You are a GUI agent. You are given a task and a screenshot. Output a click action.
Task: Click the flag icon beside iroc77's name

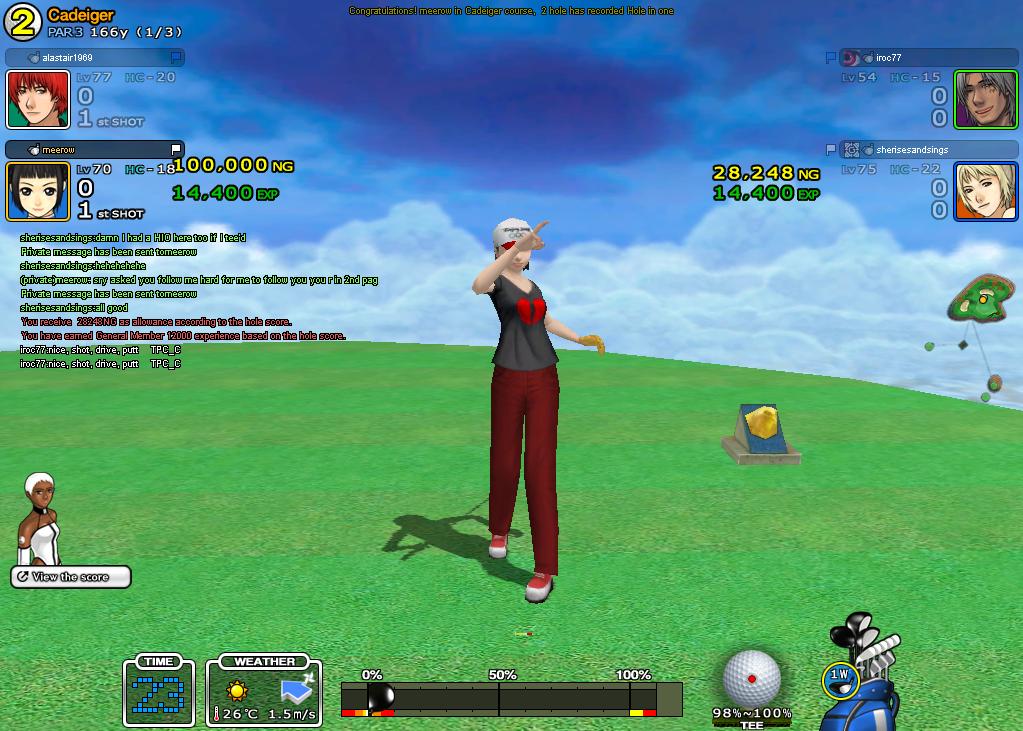coord(830,58)
